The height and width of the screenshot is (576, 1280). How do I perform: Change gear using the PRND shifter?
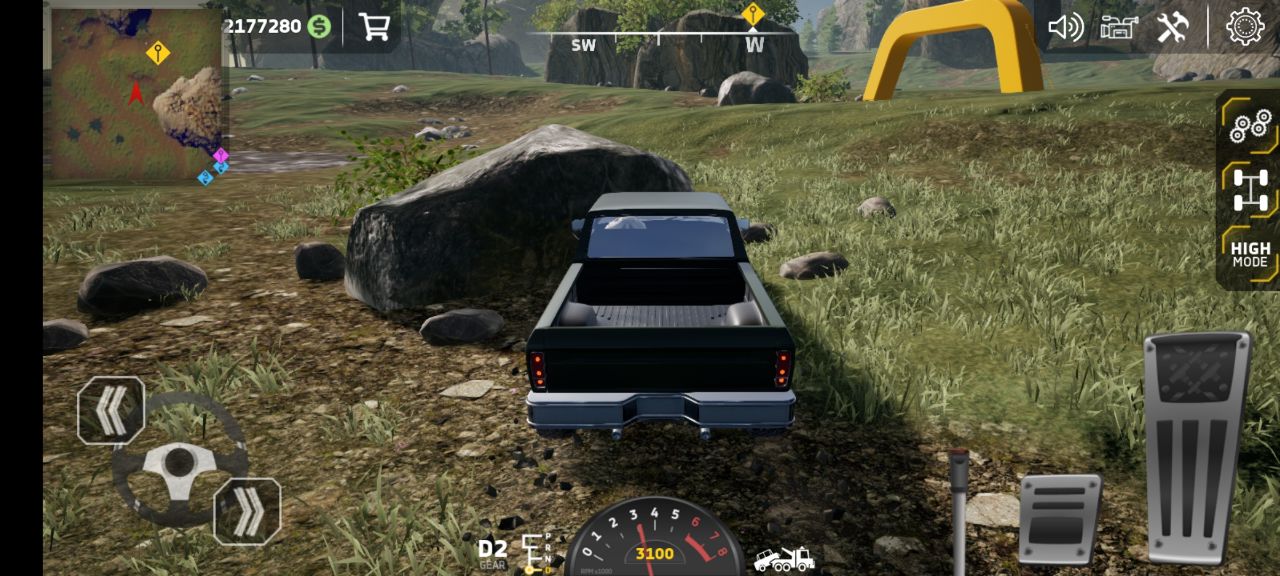tap(537, 553)
